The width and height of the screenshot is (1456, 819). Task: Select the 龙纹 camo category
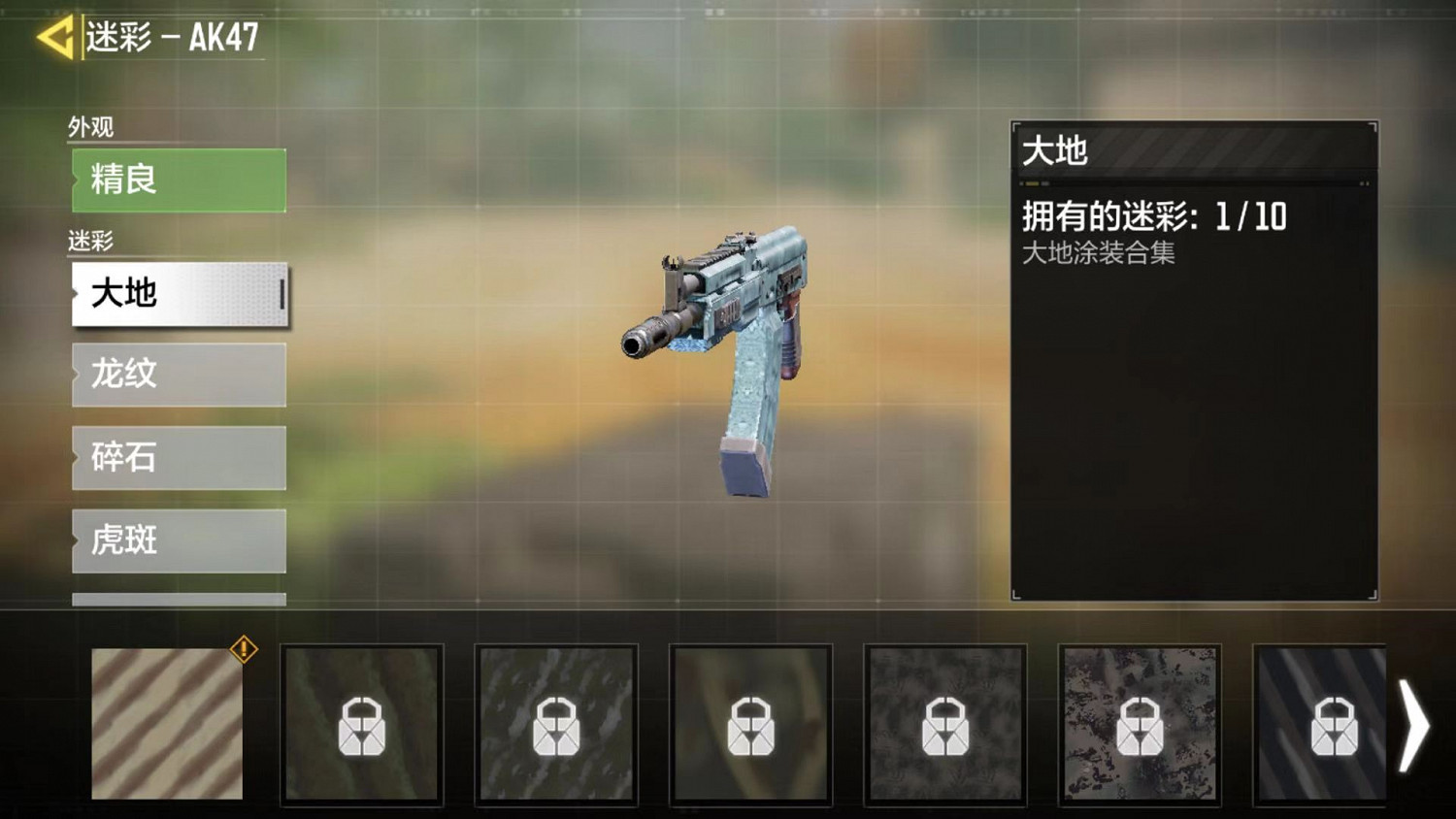178,375
